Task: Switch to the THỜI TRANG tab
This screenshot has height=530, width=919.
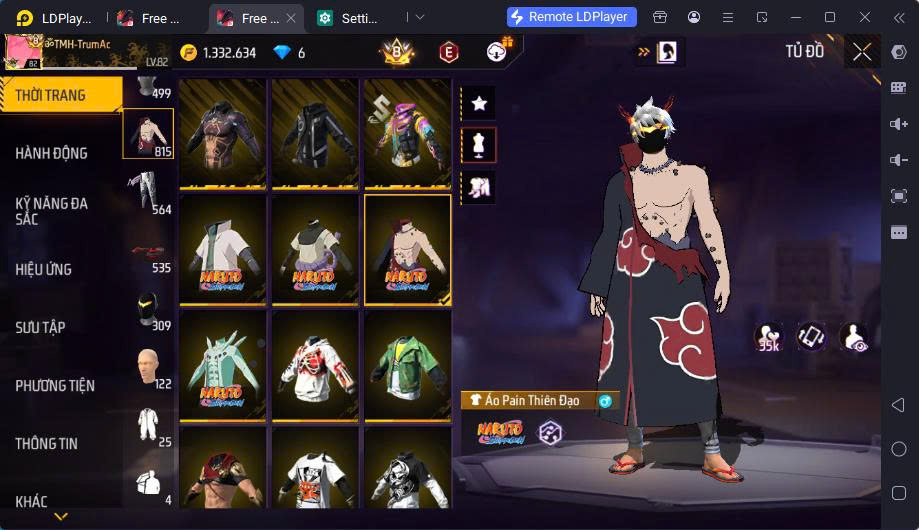Action: (x=52, y=96)
